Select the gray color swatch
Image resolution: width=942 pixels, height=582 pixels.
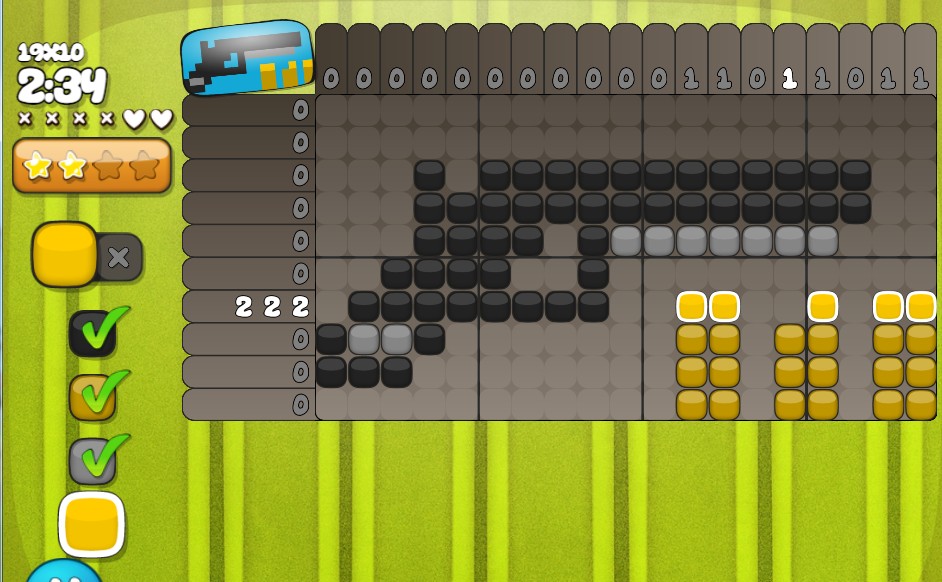[92, 460]
